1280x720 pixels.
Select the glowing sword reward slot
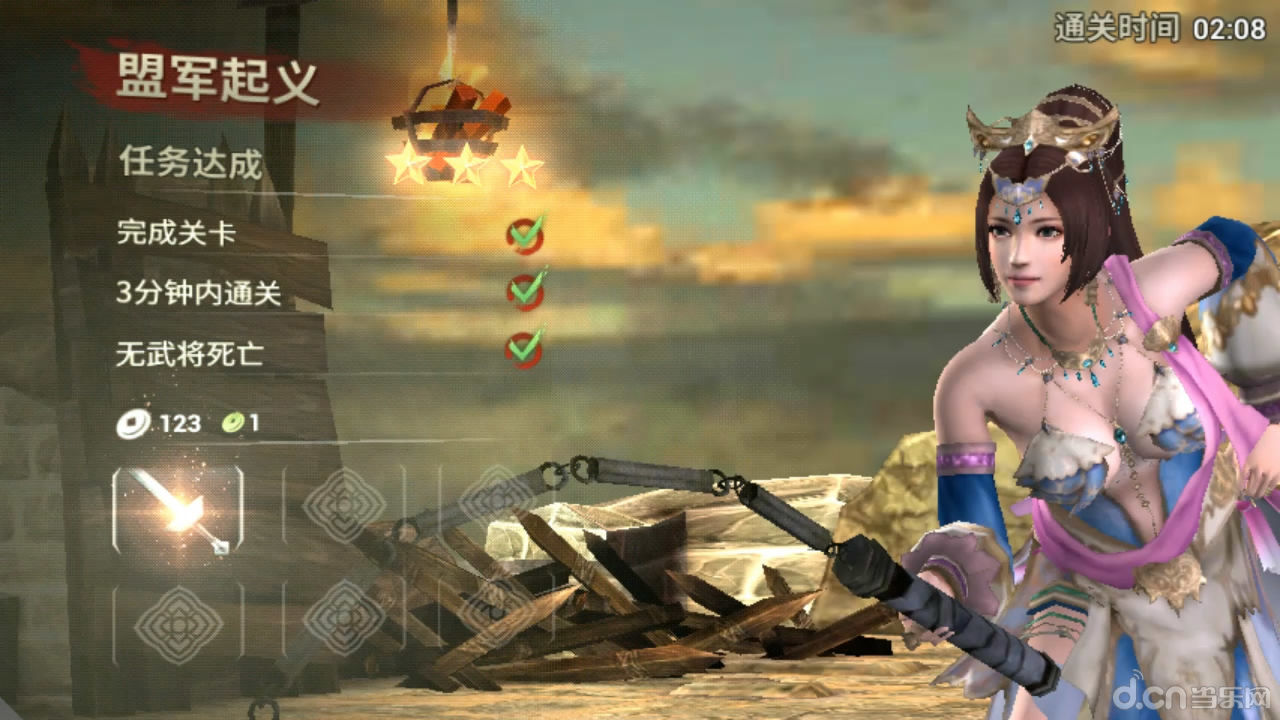click(x=178, y=511)
